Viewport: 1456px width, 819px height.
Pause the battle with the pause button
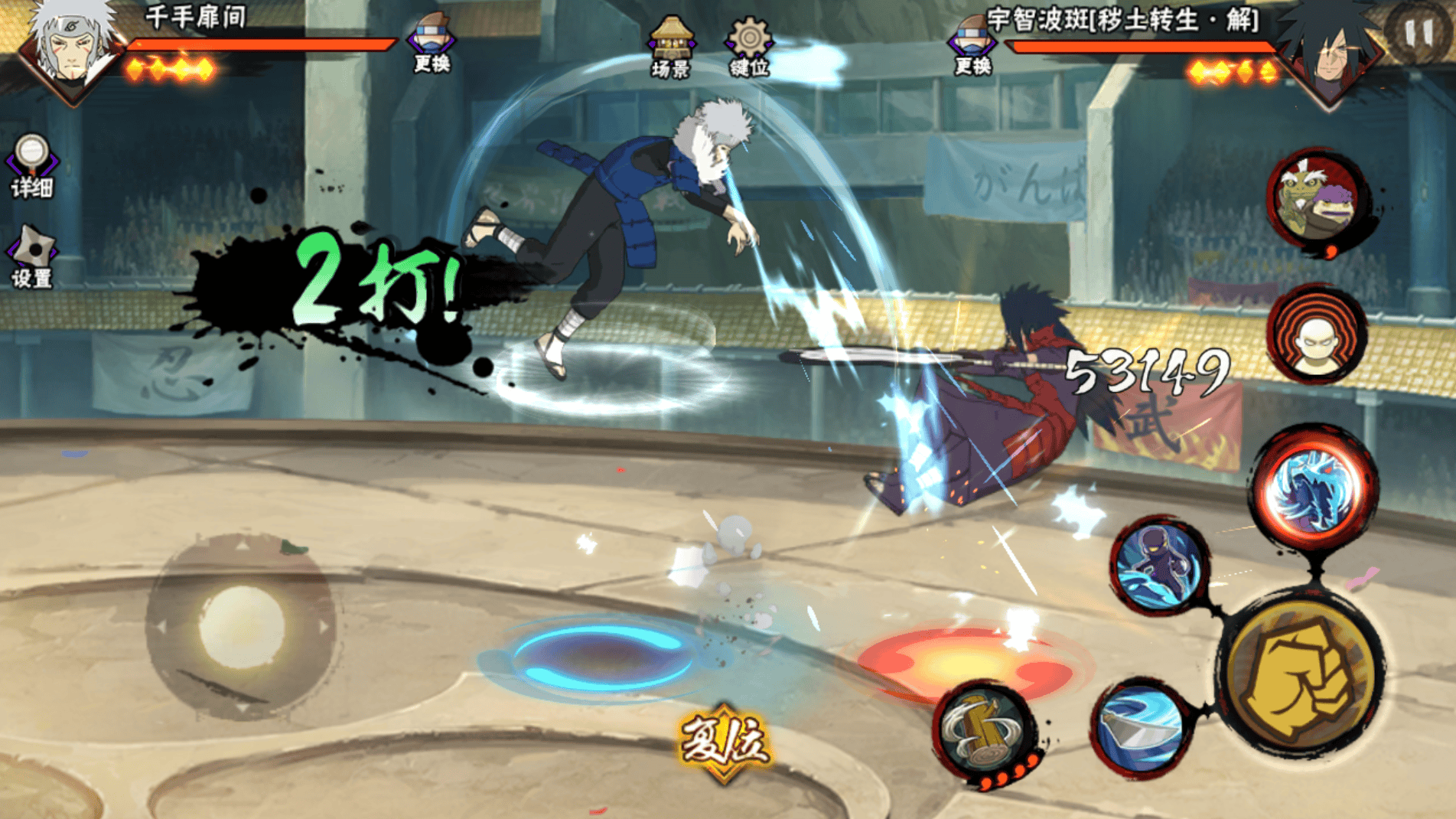(x=1418, y=32)
